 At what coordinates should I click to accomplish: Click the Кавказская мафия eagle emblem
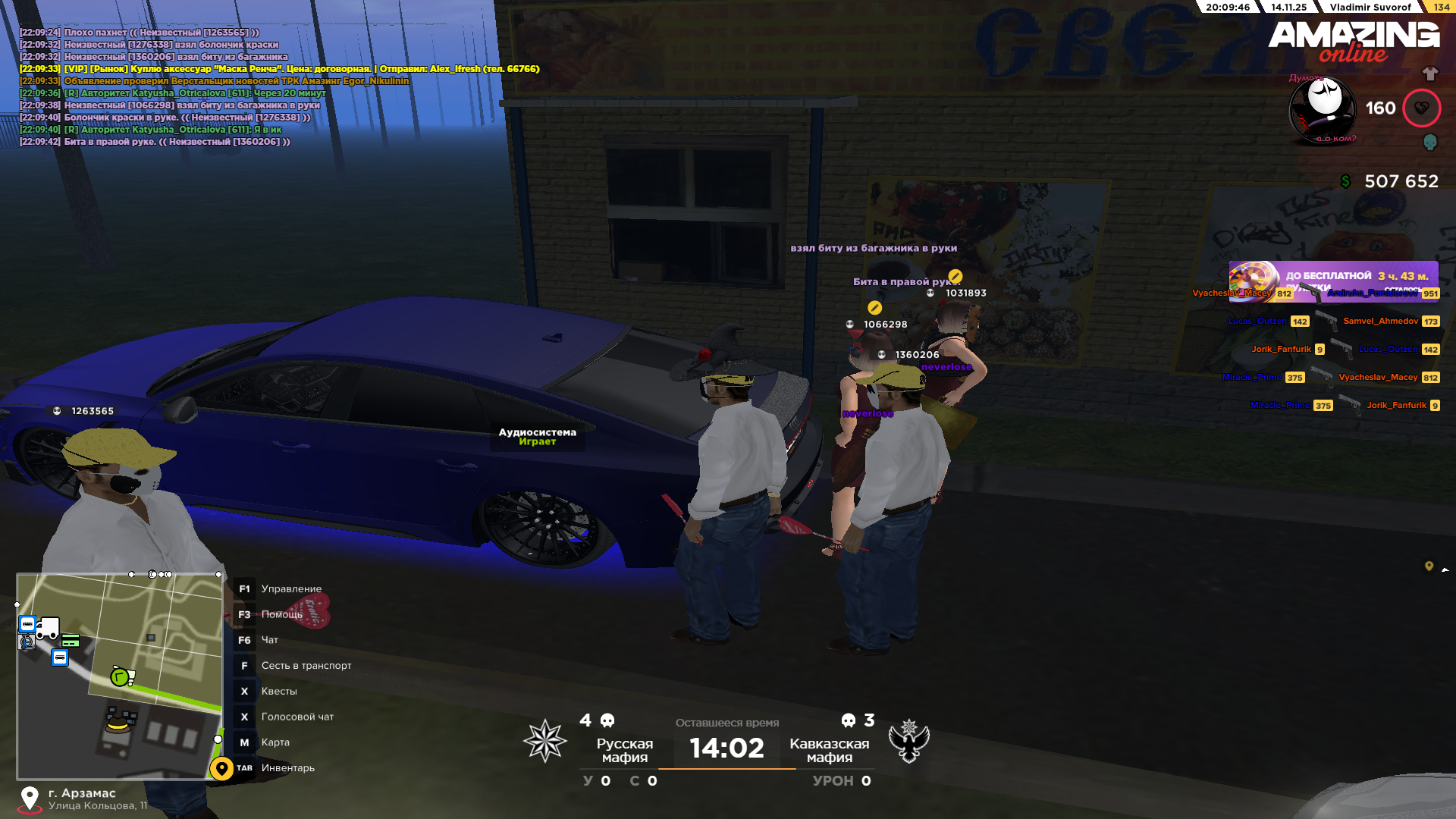coord(908,741)
